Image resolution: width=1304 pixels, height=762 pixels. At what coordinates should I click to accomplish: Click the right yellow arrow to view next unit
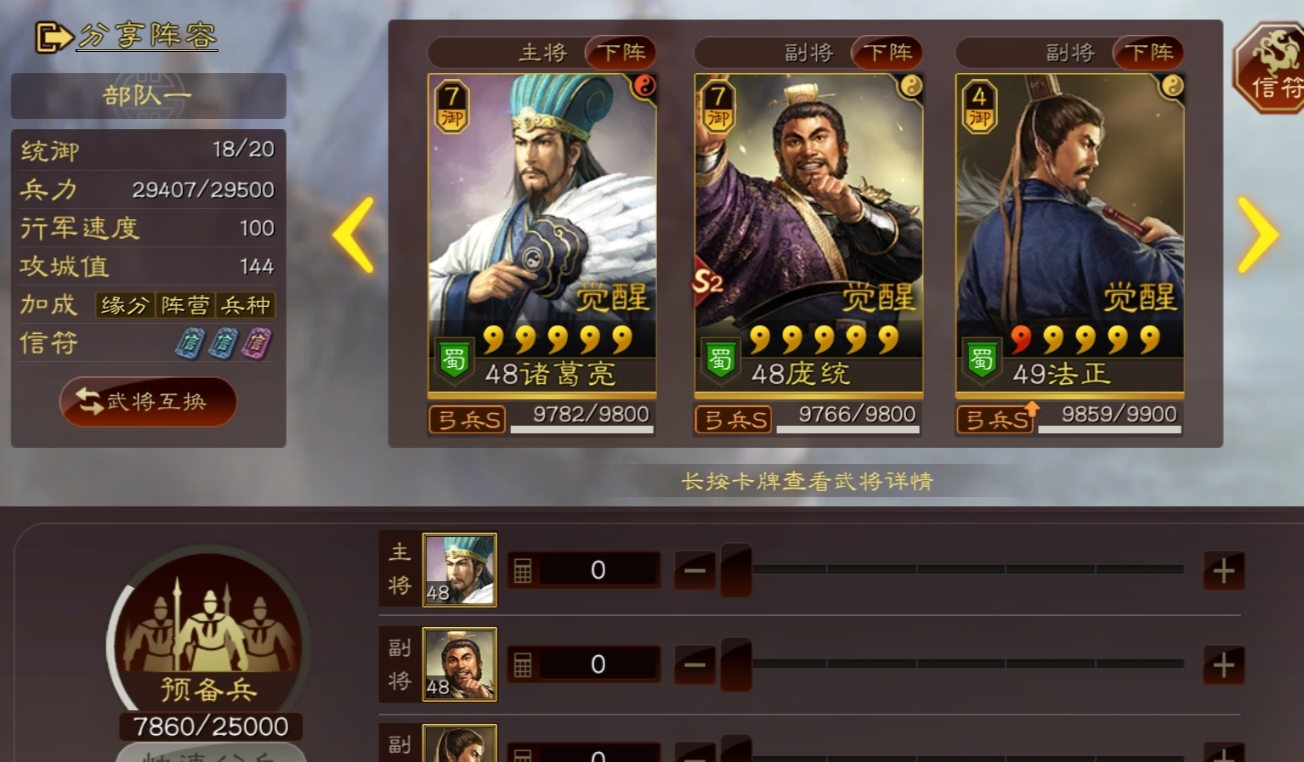[x=1258, y=235]
